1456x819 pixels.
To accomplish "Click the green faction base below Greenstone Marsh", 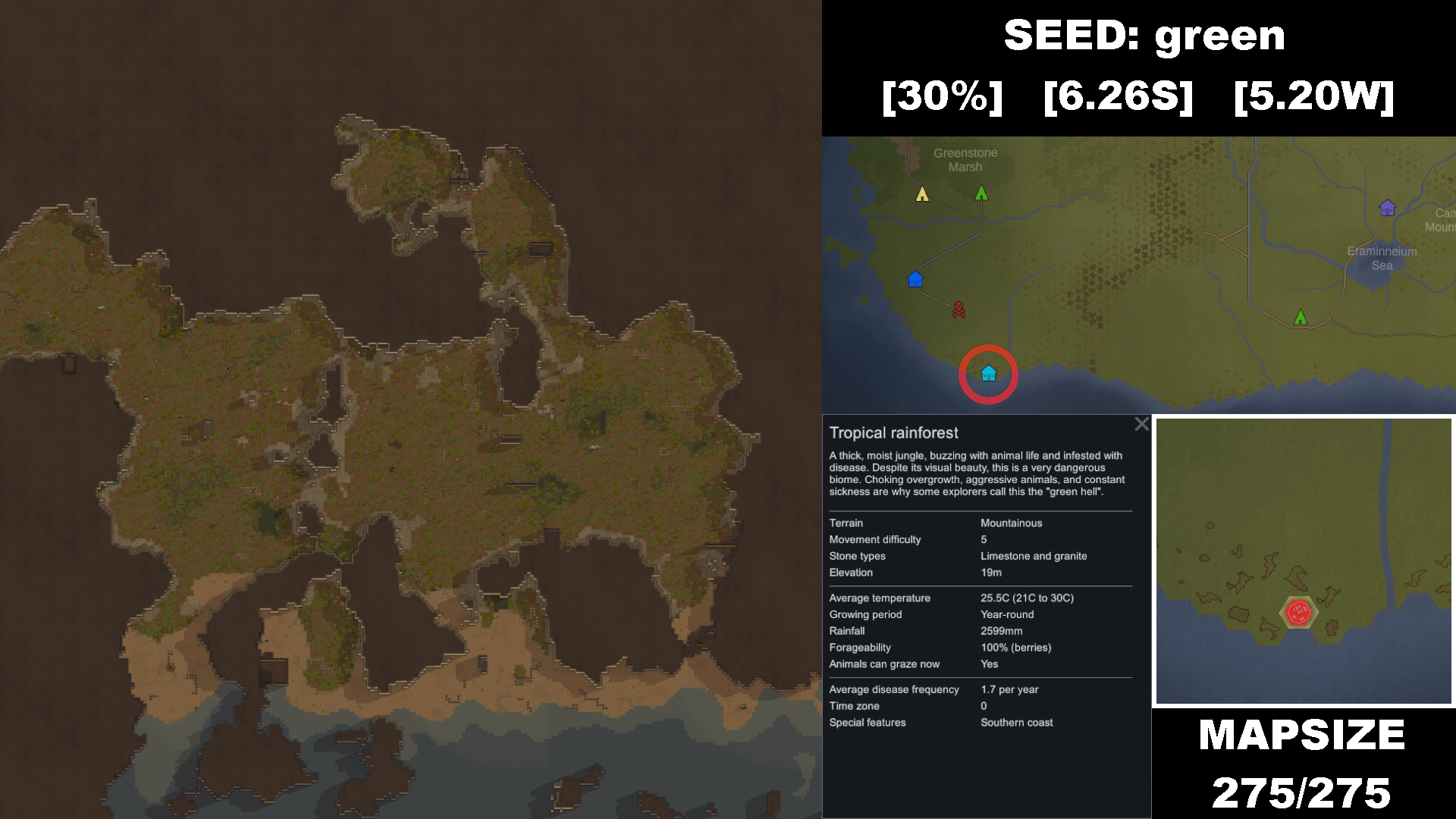I will click(x=981, y=194).
